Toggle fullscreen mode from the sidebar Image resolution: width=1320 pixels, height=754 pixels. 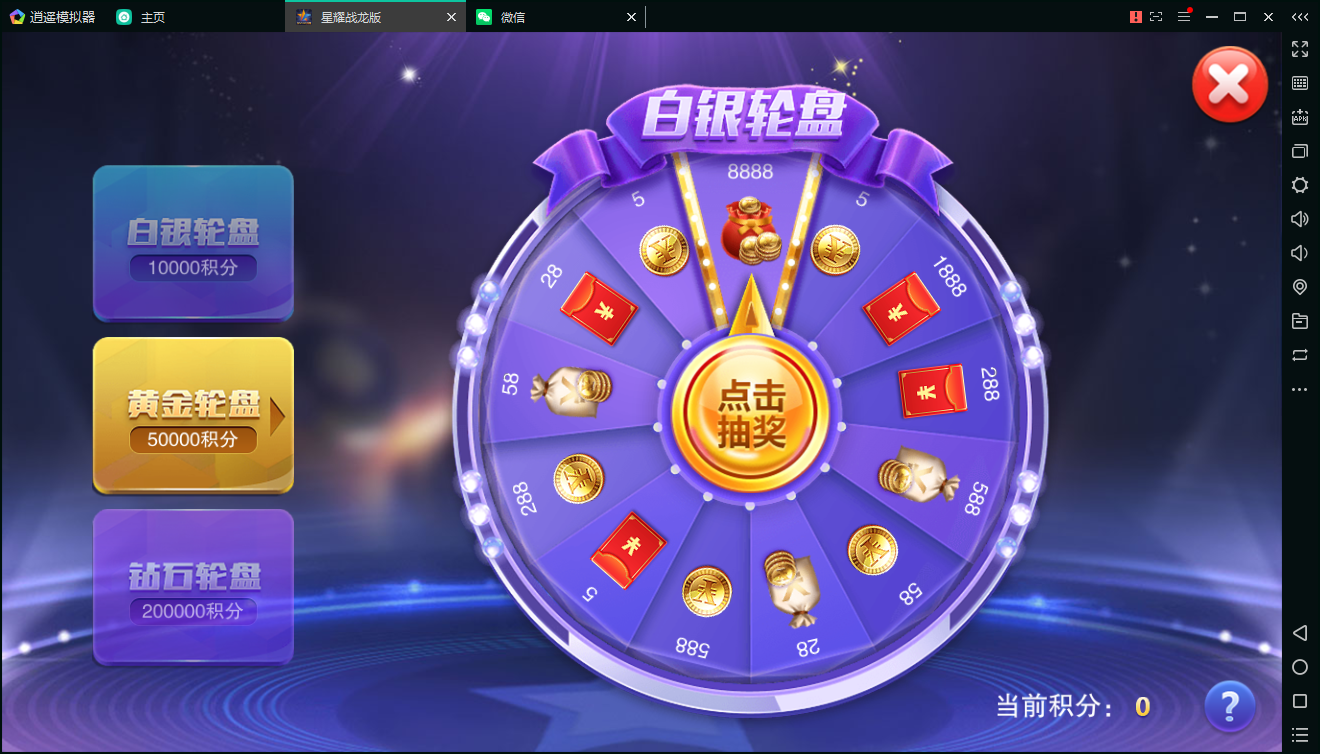pos(1299,49)
